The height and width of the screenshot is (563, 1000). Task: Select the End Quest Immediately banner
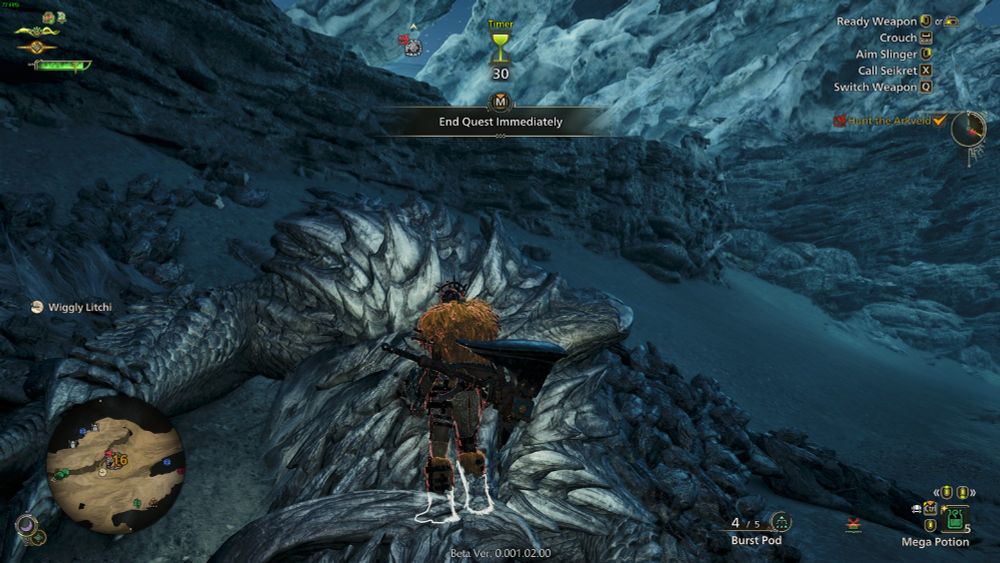click(500, 122)
